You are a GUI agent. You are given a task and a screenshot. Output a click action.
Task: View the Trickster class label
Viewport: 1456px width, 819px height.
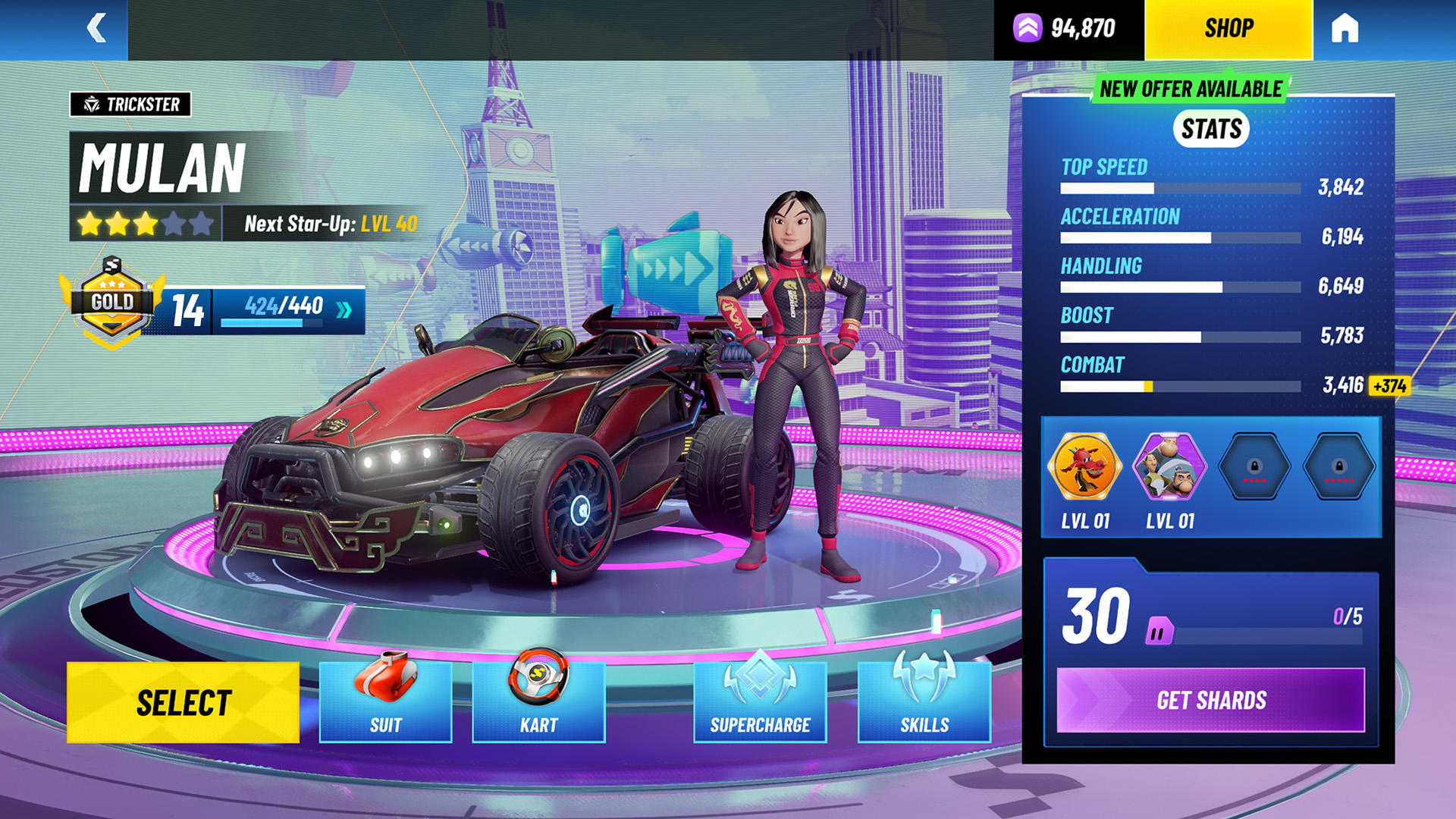coord(130,105)
